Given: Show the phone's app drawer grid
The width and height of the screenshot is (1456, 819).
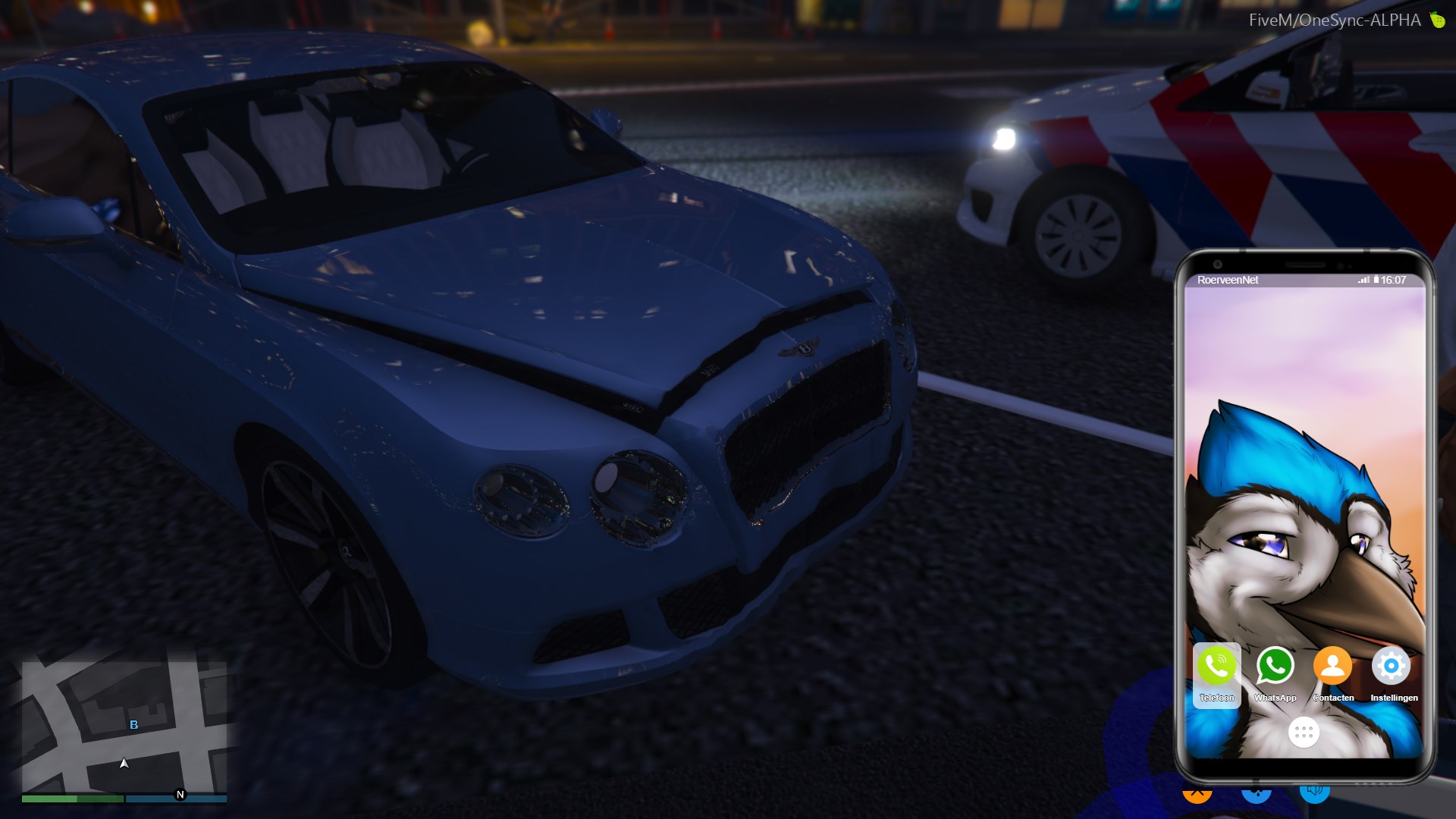Looking at the screenshot, I should 1304,733.
